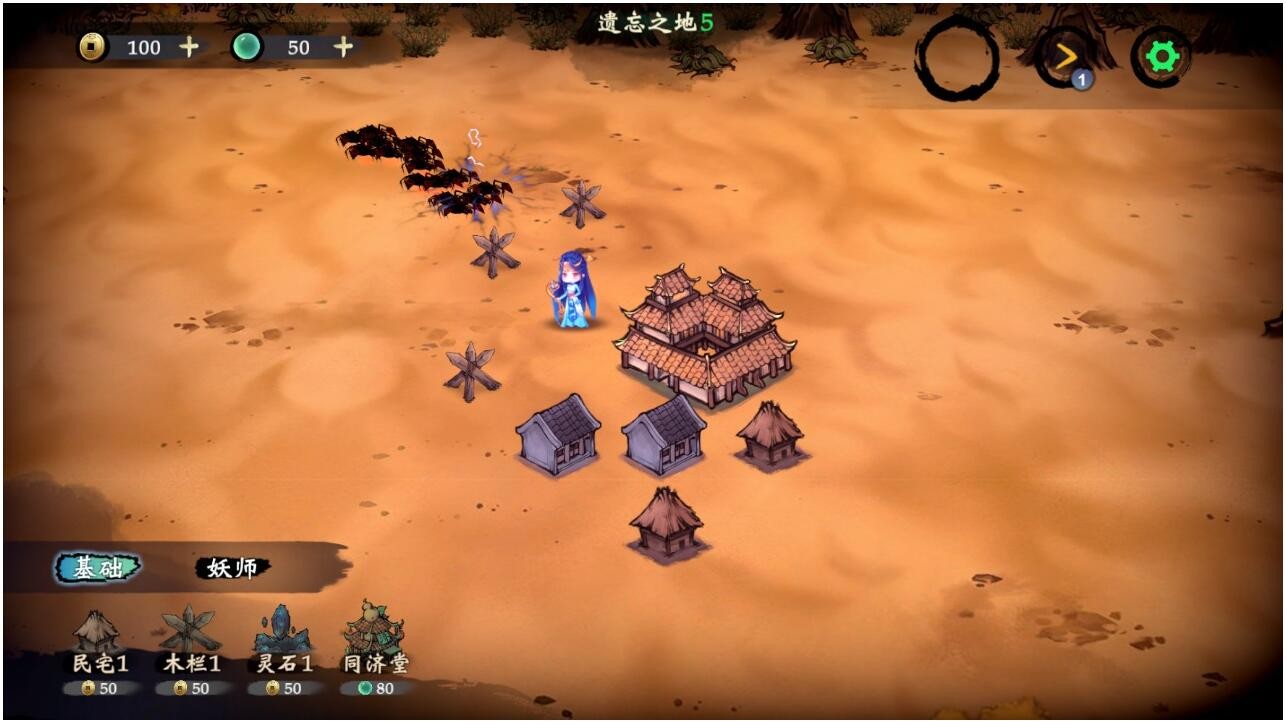Switch to the 妖师 tab
Image resolution: width=1286 pixels, height=721 pixels.
tap(232, 568)
